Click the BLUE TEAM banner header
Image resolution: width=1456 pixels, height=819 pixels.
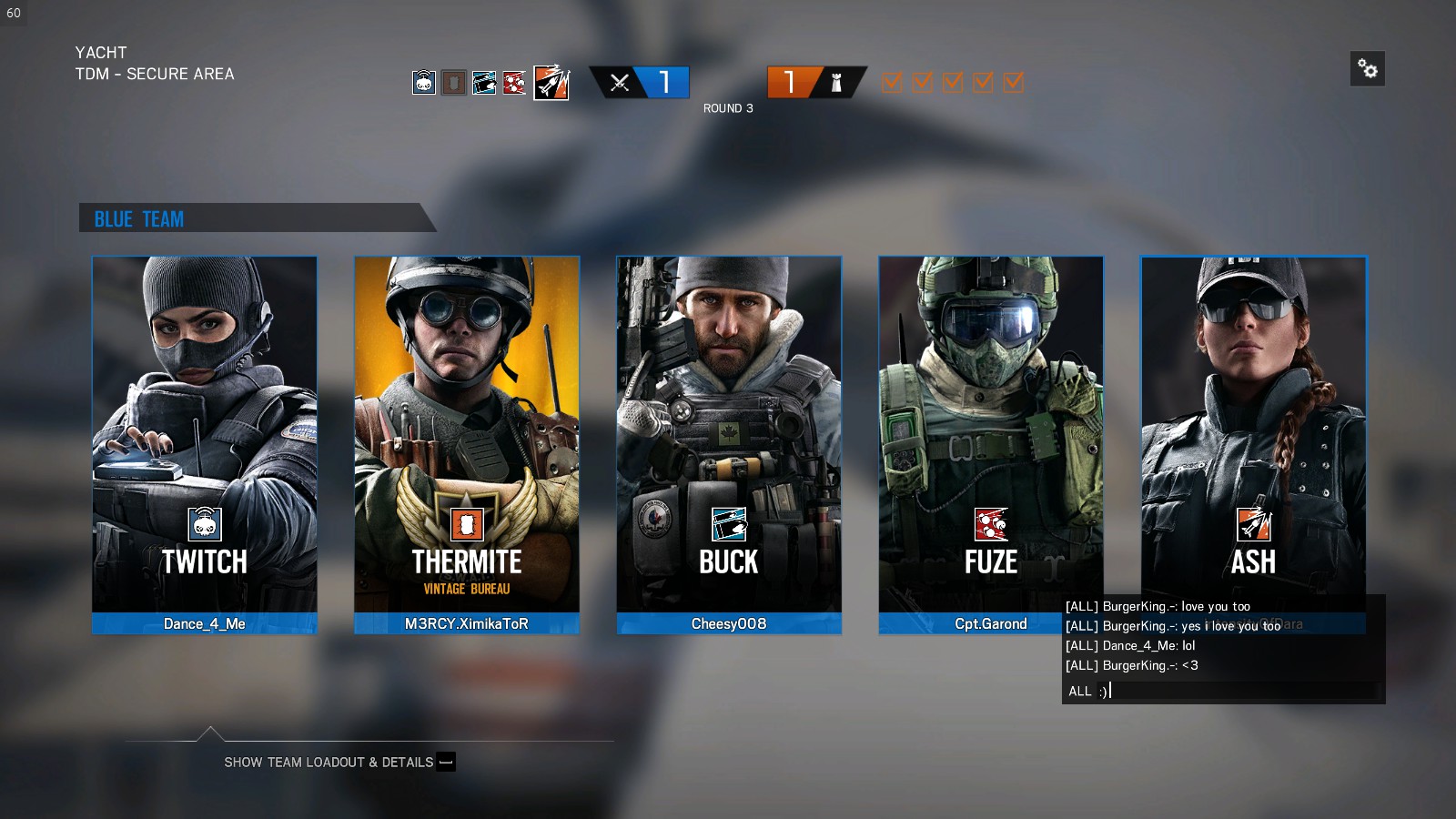click(x=138, y=218)
